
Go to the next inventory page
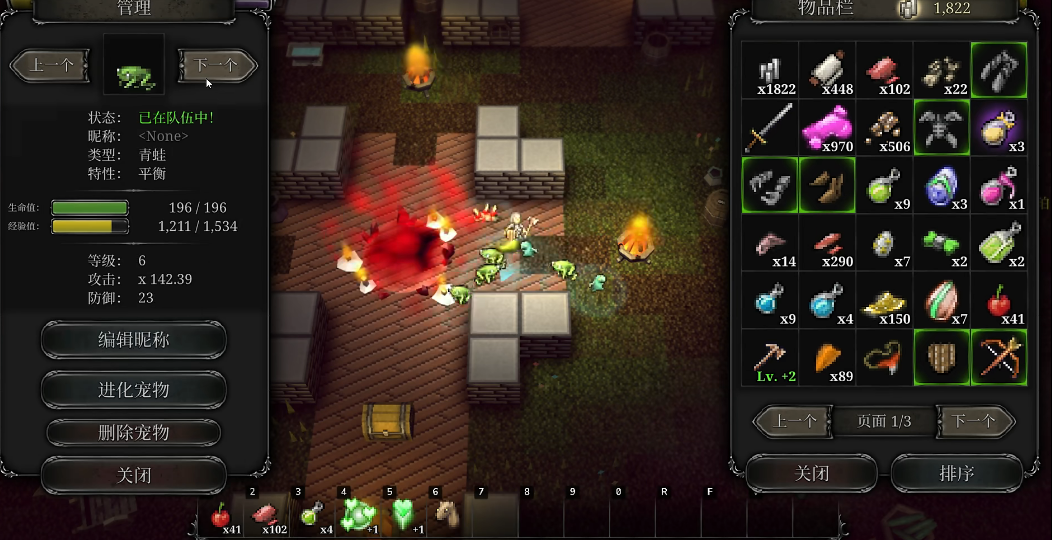tap(974, 421)
